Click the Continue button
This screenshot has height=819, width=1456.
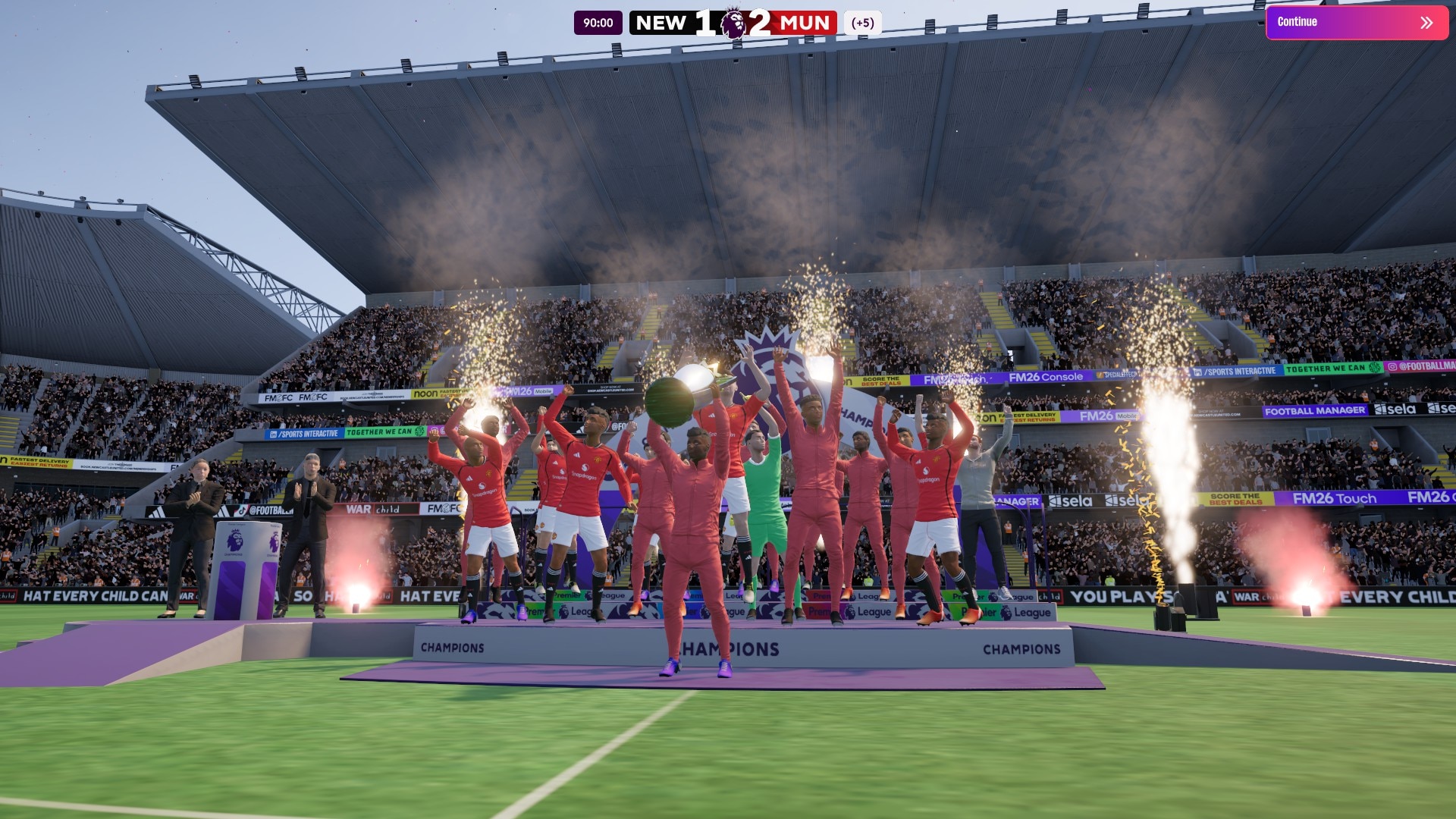pos(1356,22)
